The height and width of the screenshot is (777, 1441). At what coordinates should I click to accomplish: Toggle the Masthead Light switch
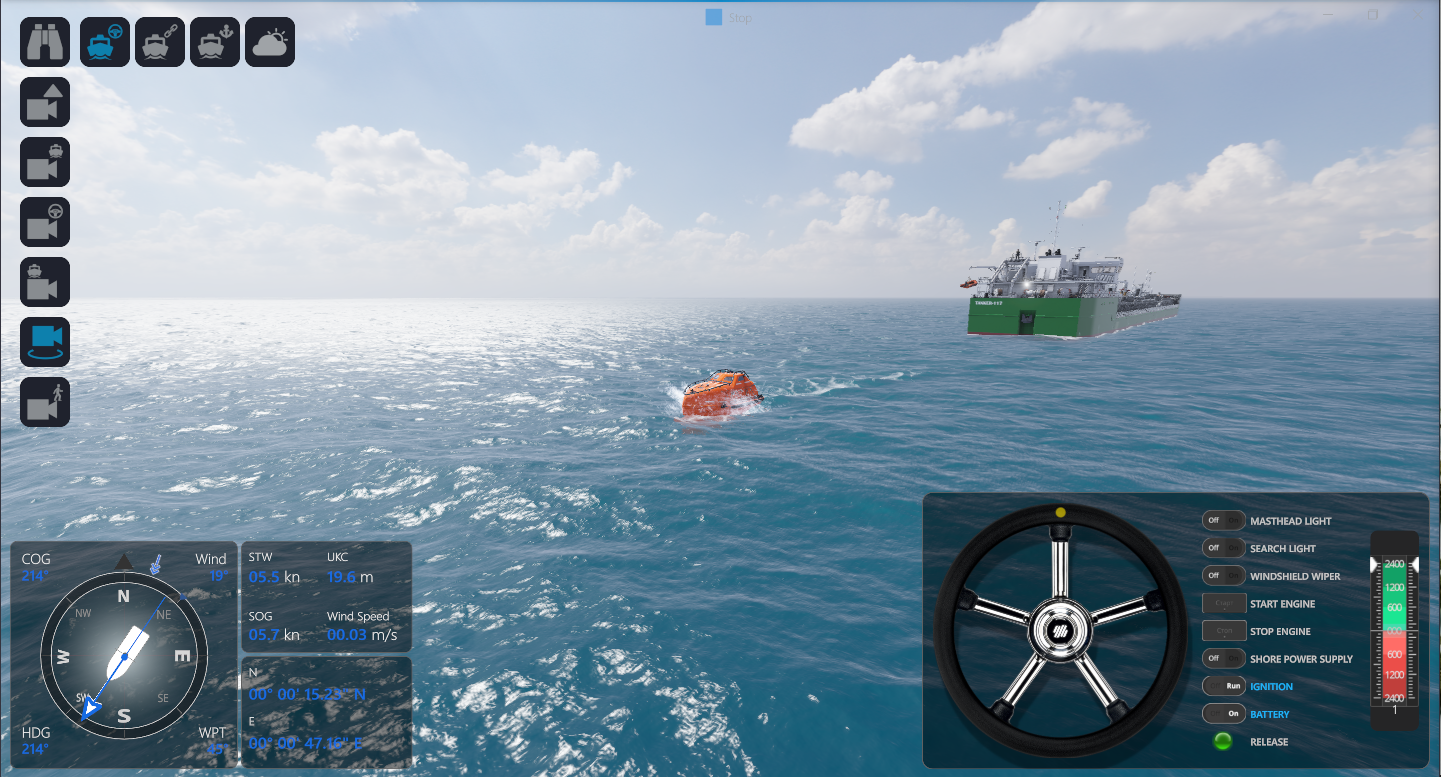(1223, 521)
